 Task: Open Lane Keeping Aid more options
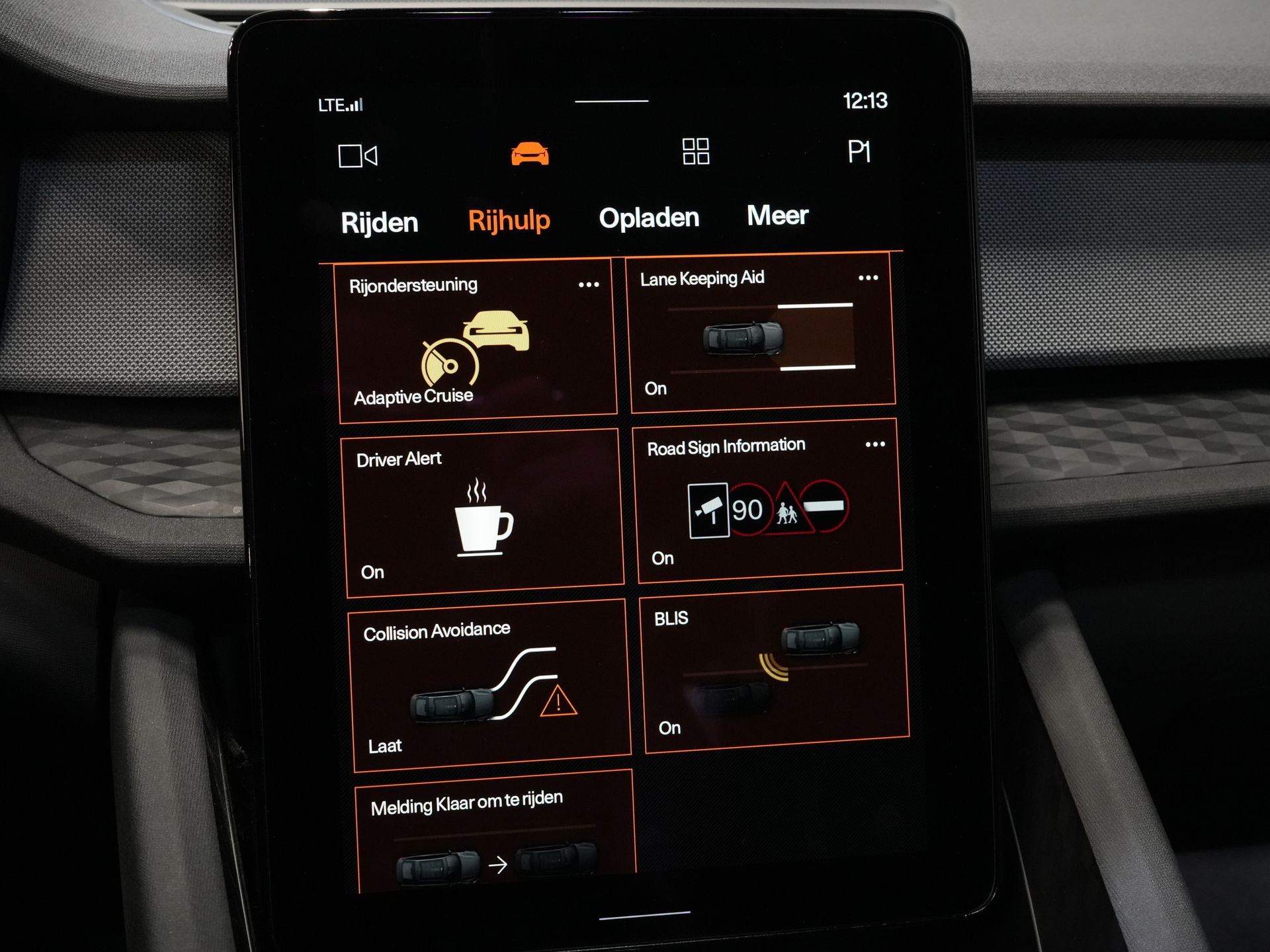868,278
